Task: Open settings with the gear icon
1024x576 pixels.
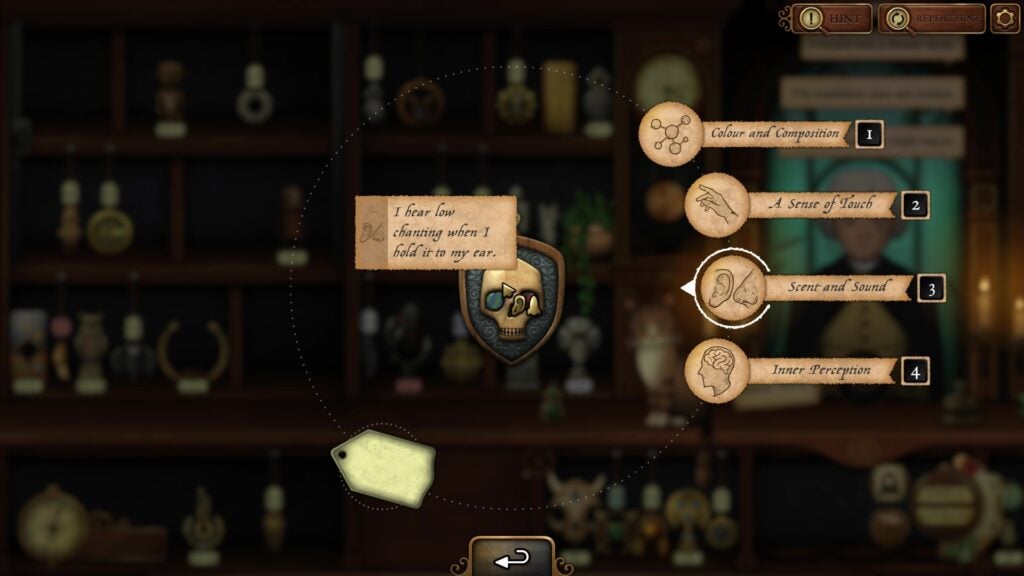Action: tap(1004, 18)
